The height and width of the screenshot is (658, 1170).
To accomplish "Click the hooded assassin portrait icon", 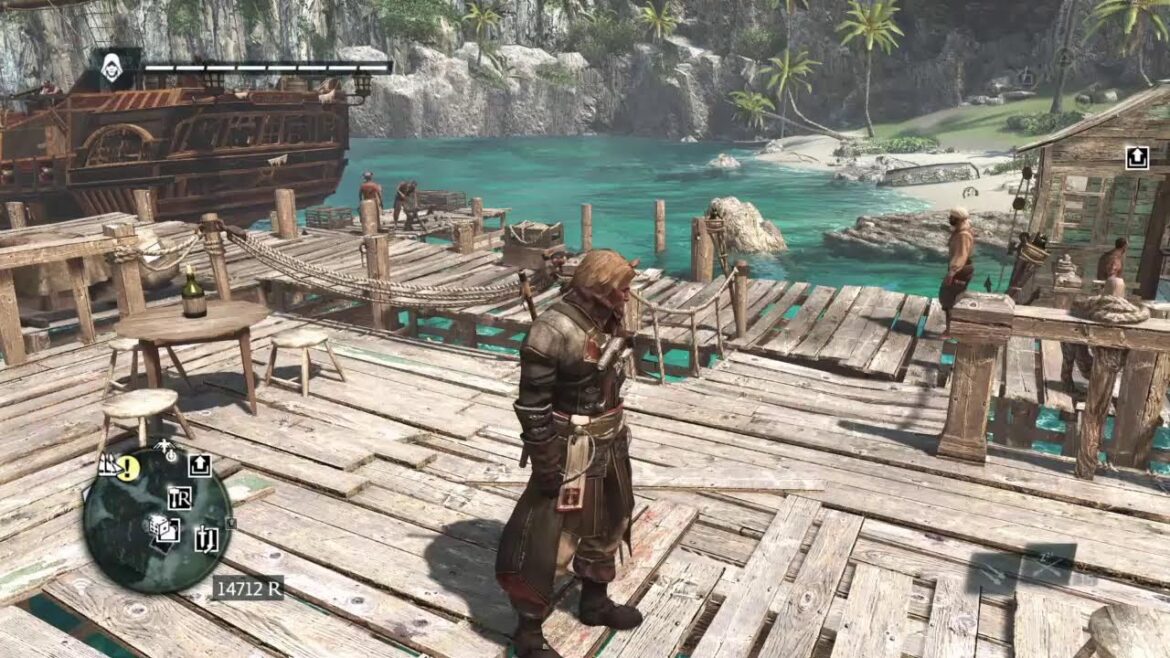I will [x=112, y=67].
